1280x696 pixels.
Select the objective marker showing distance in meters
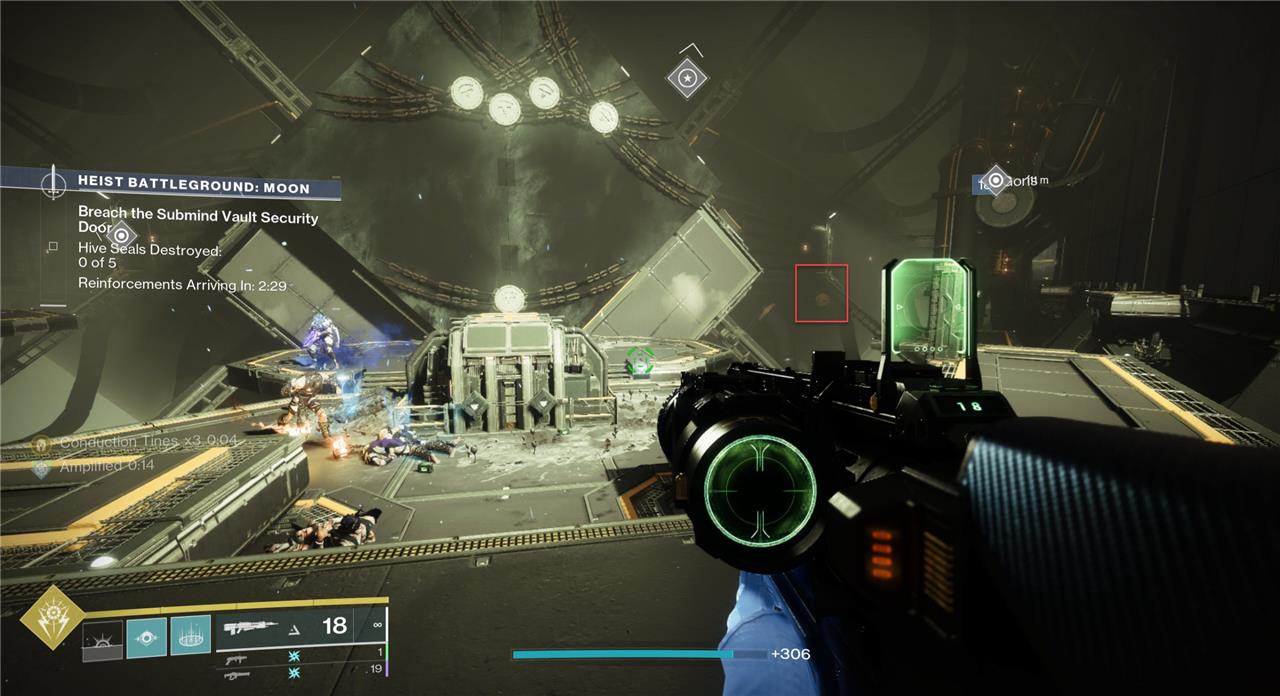(x=996, y=181)
